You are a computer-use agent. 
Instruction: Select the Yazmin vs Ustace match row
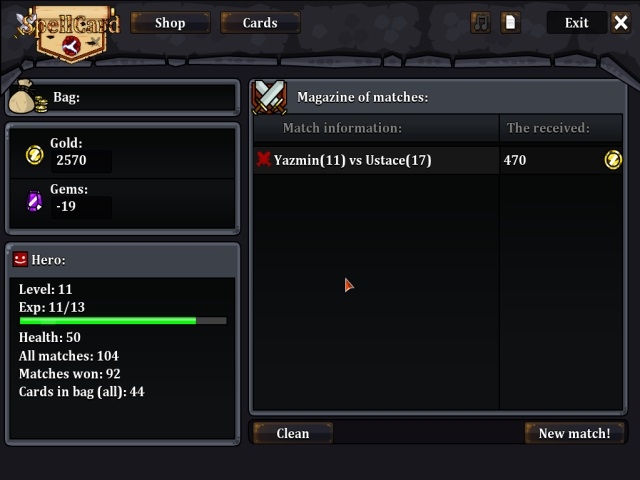pyautogui.click(x=375, y=160)
